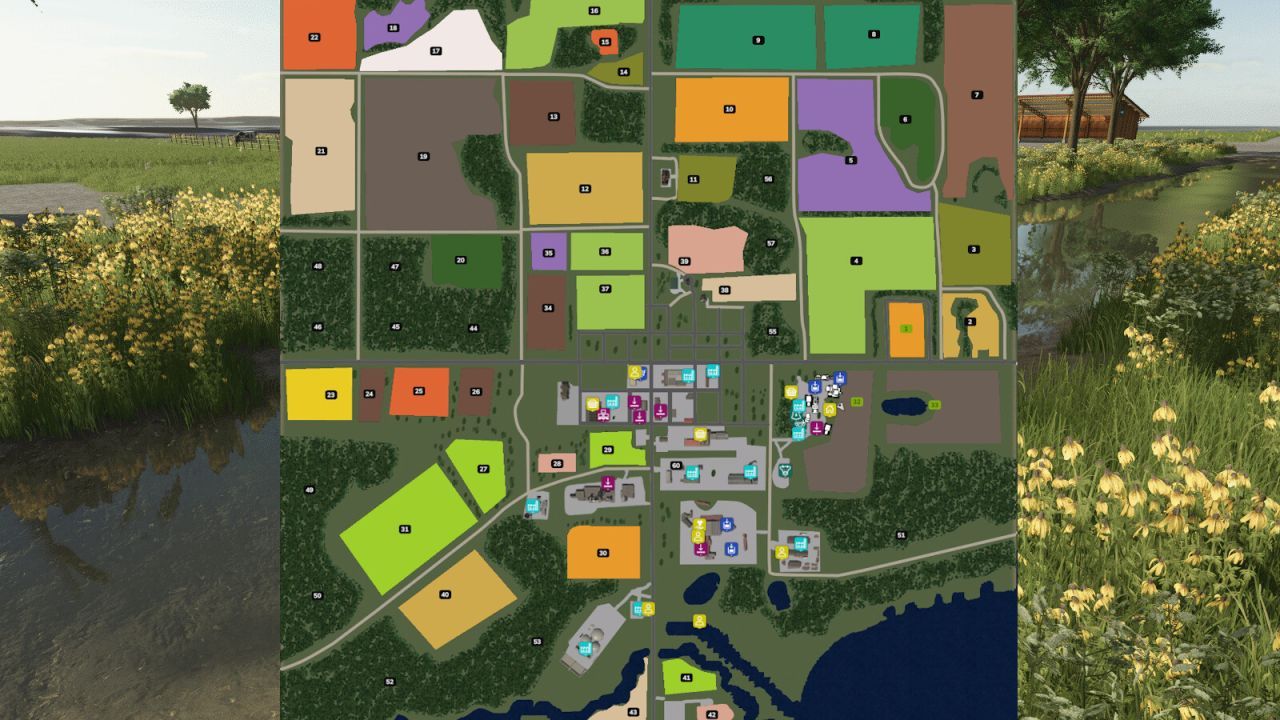The width and height of the screenshot is (1280, 720).
Task: Open the yellow shop icon west of field 60
Action: [x=700, y=434]
